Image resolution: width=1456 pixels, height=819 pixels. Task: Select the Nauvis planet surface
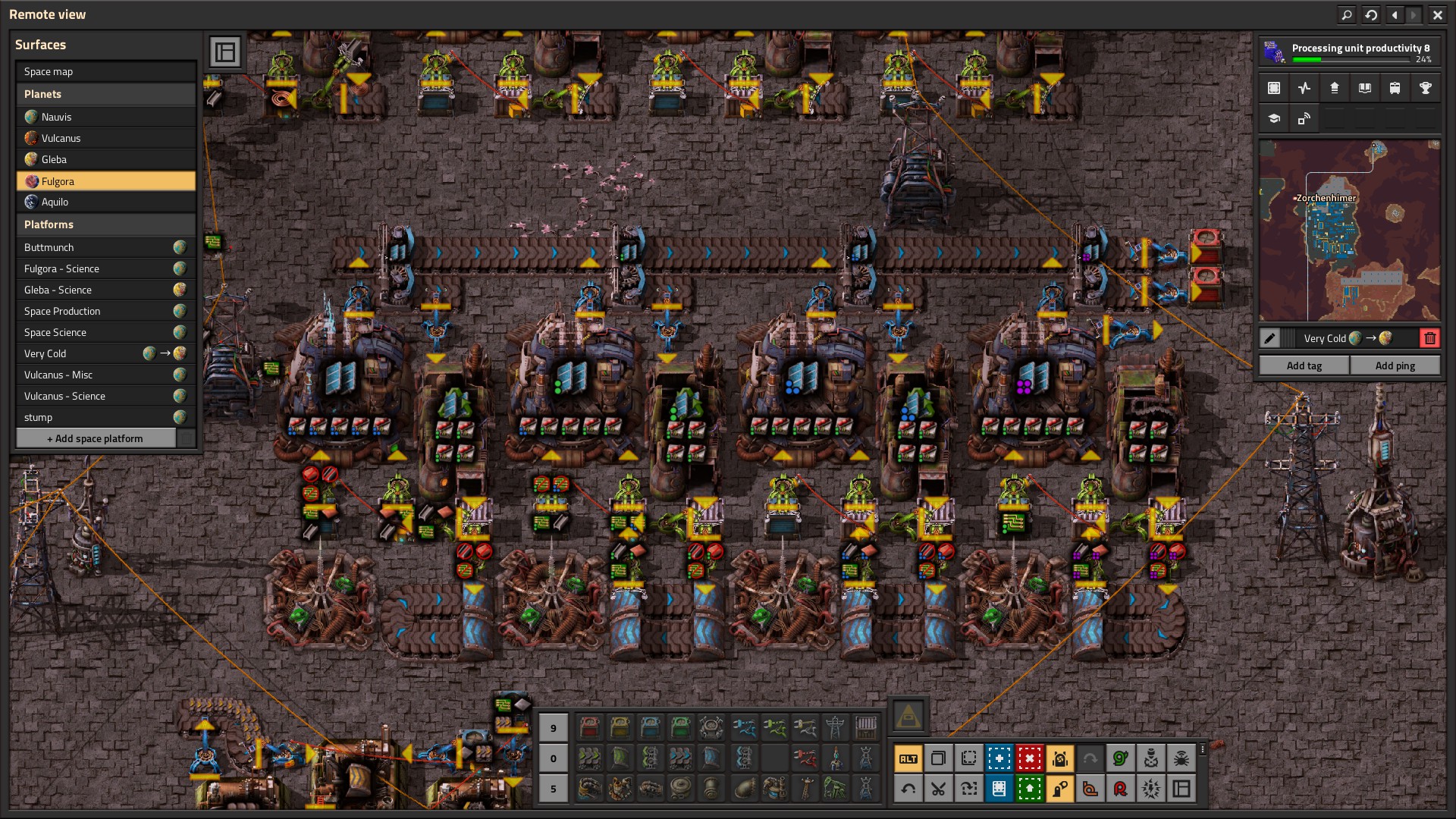[x=105, y=117]
